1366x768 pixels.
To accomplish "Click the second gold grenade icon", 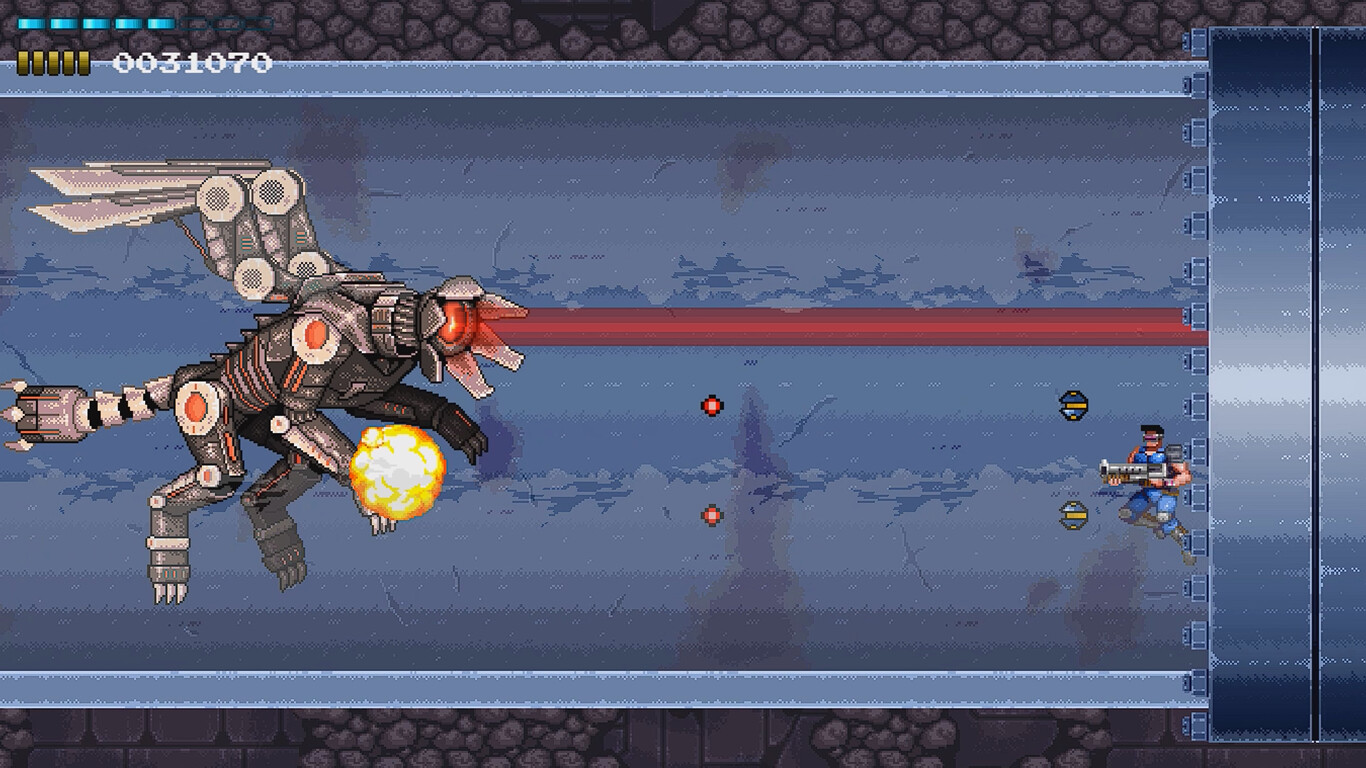I will point(36,62).
